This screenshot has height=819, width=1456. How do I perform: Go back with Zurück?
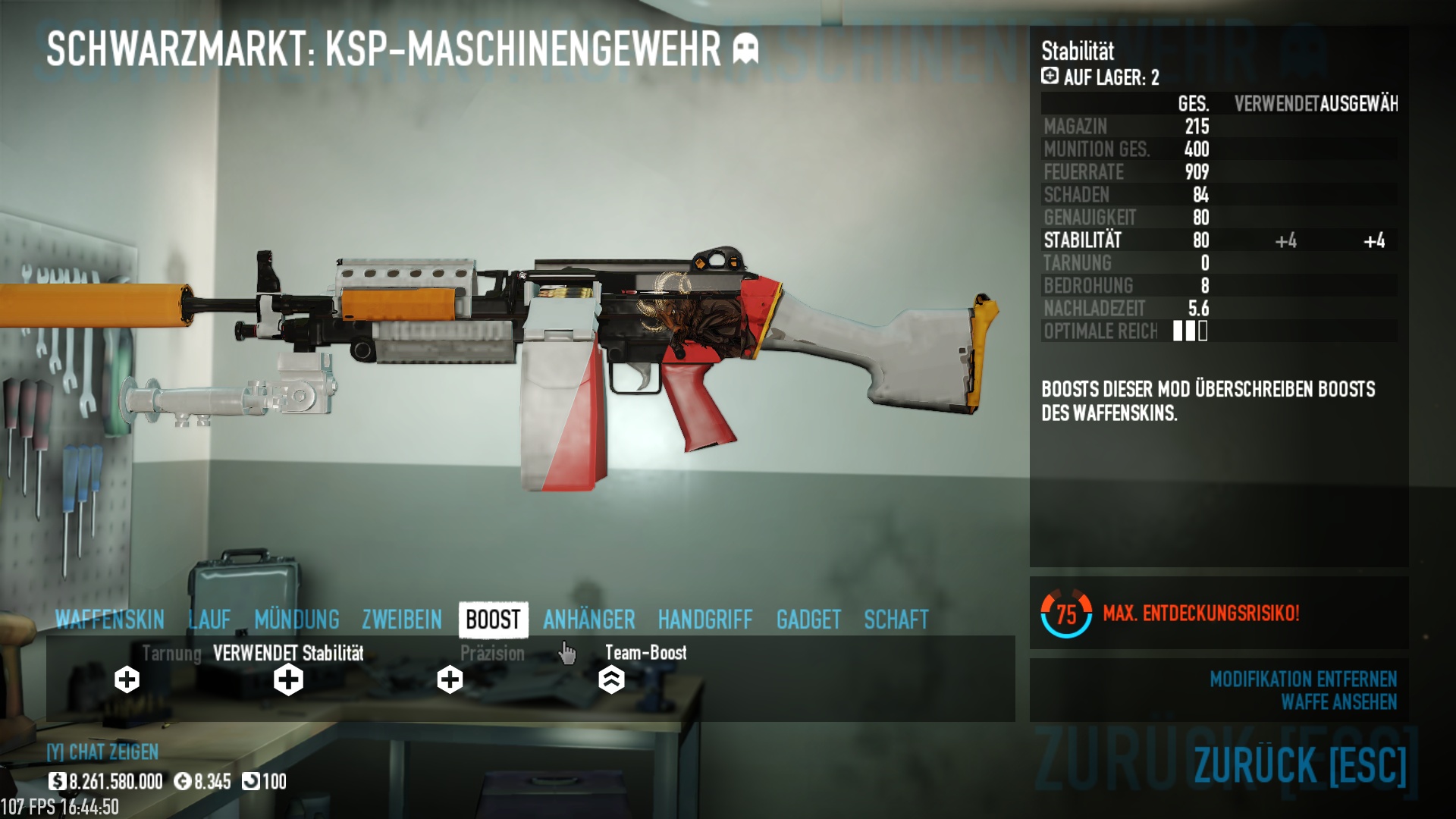(1300, 764)
